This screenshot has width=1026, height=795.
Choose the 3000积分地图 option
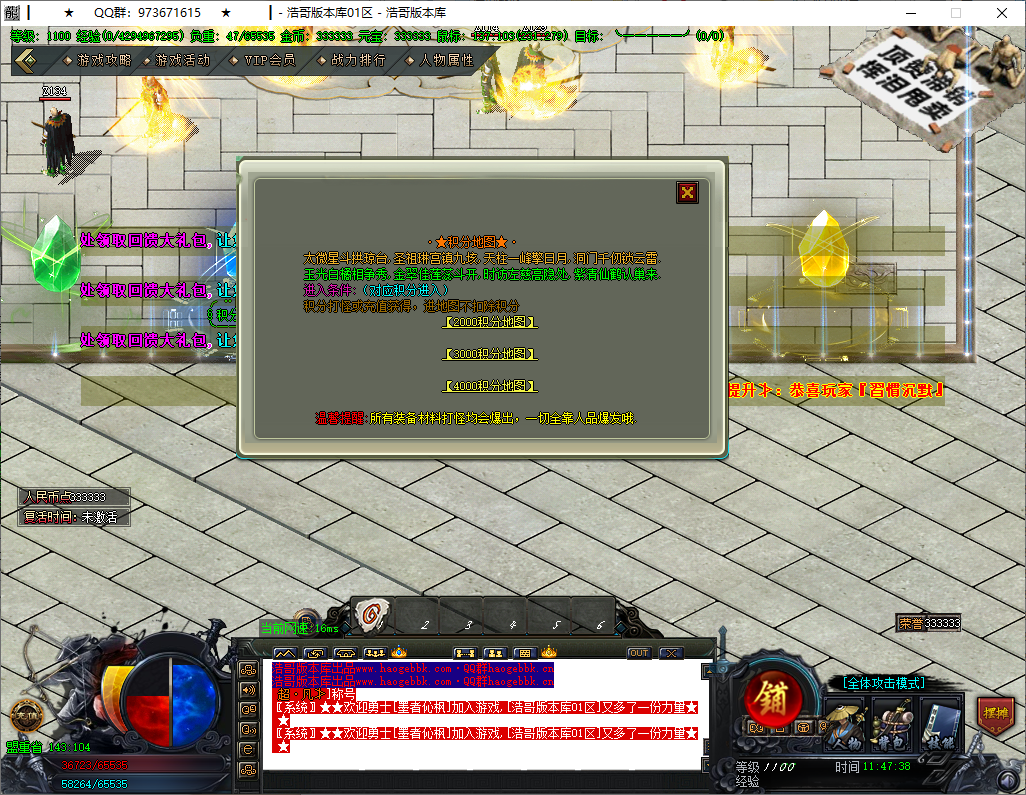coord(490,354)
